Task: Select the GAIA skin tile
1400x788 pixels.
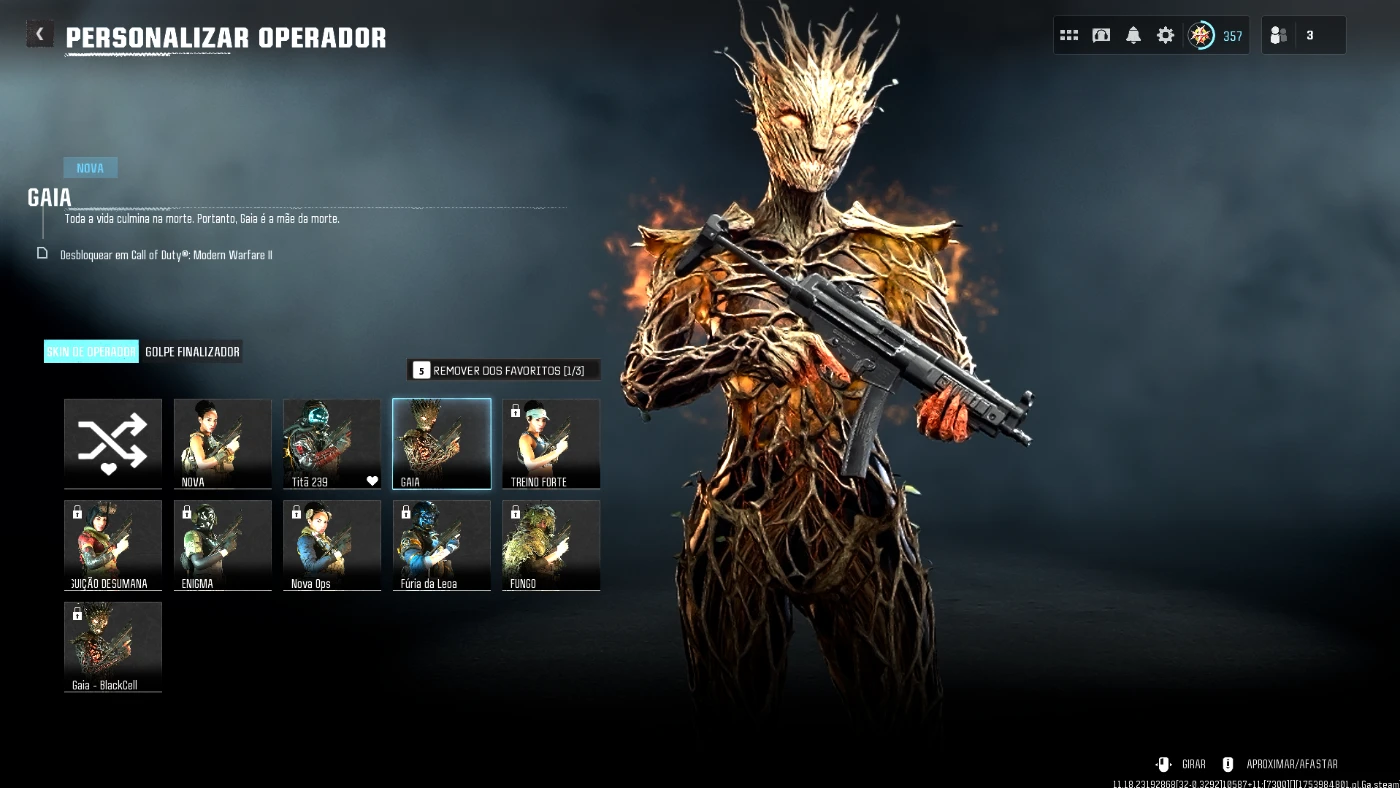Action: tap(441, 443)
